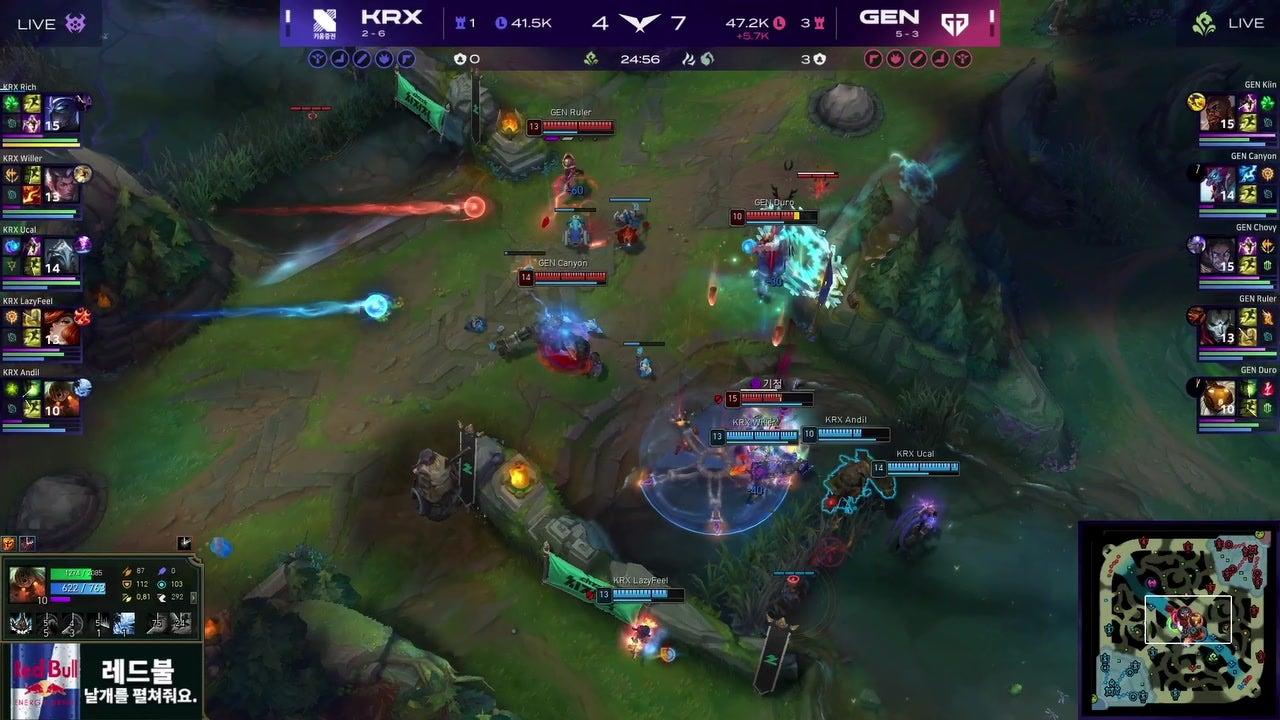Click the attack speed icon showing 0.81
This screenshot has height=720, width=1280.
[125, 597]
